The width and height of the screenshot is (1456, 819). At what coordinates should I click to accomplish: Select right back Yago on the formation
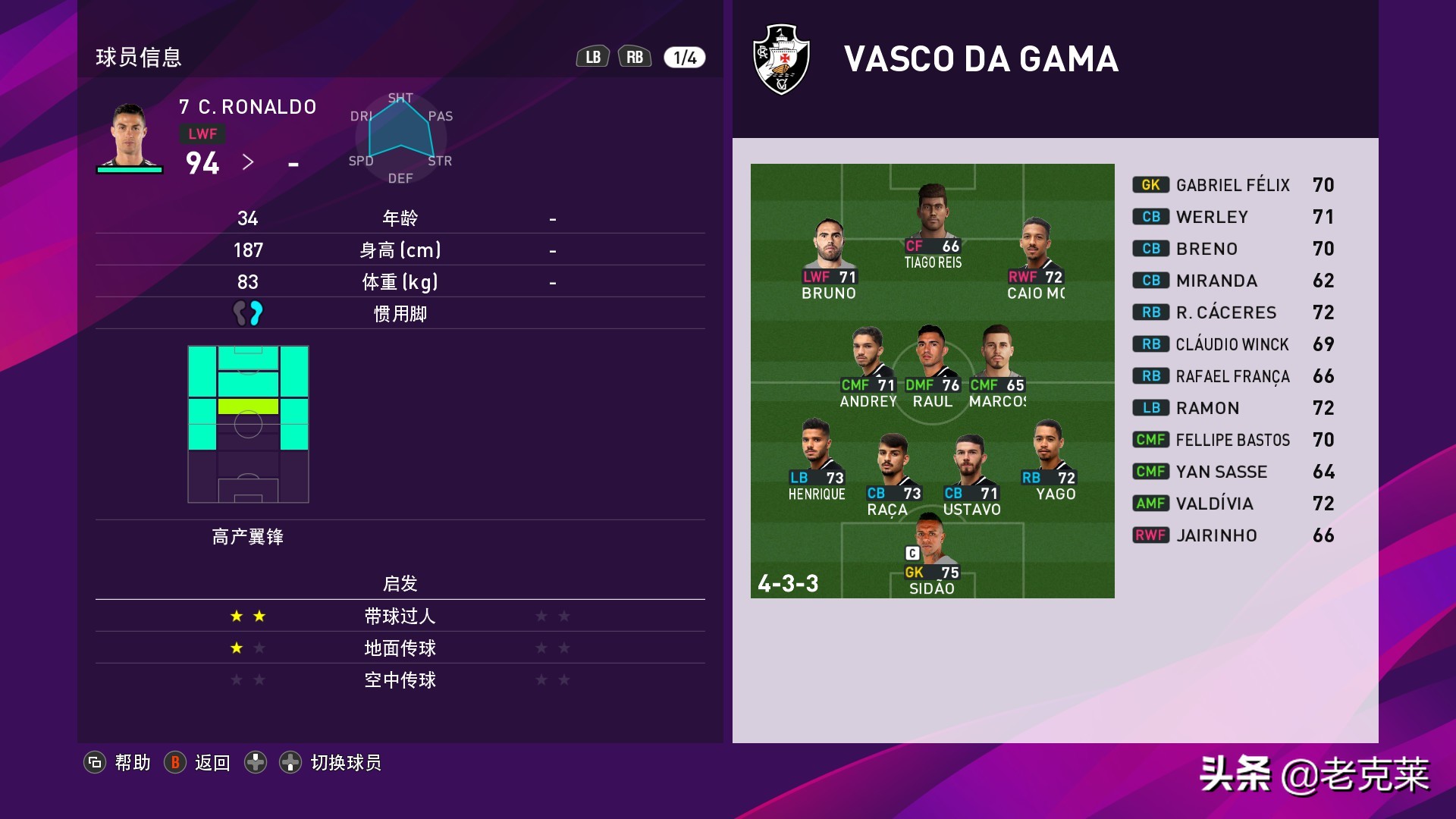[1049, 459]
